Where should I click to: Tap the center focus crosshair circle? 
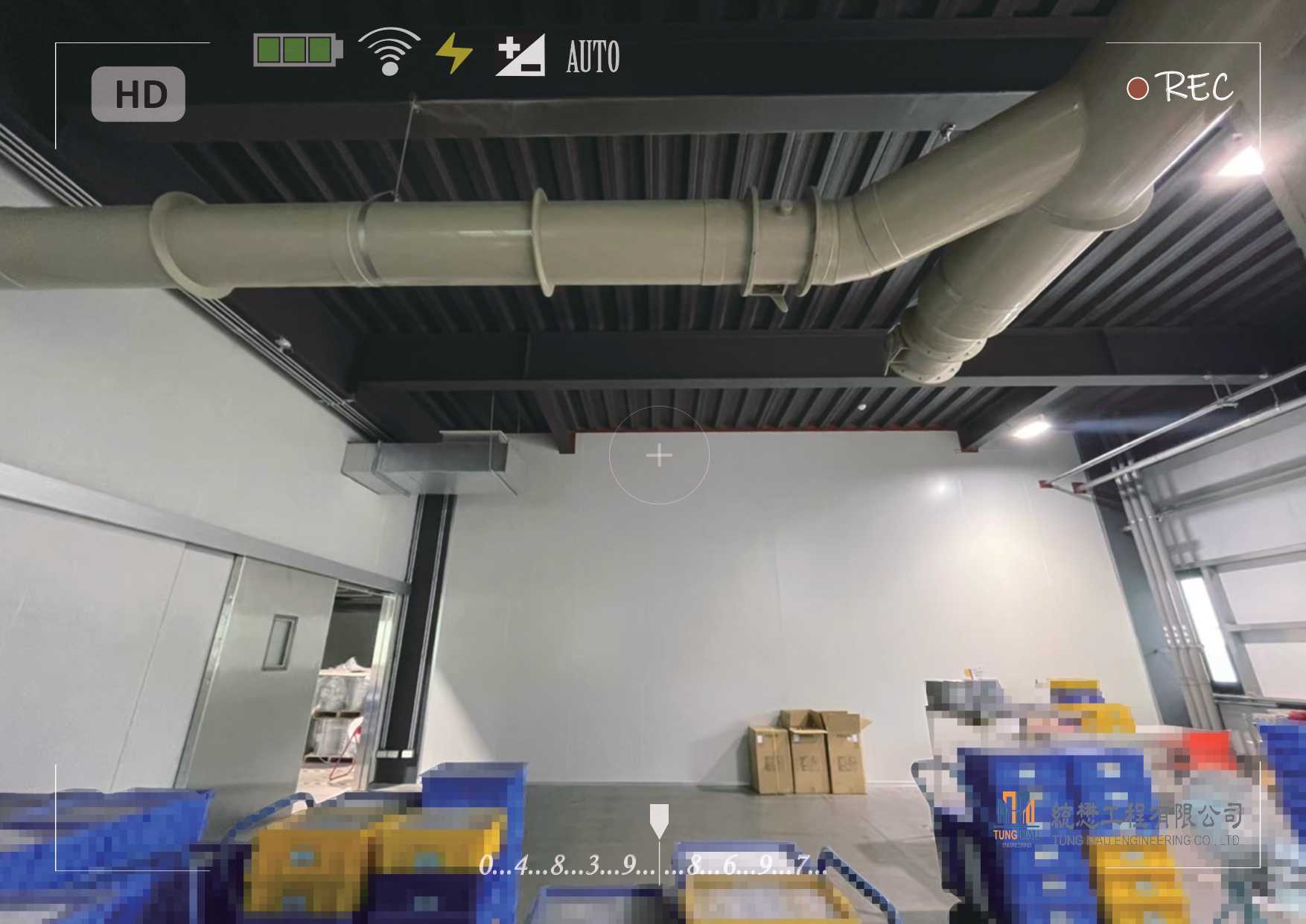[659, 455]
